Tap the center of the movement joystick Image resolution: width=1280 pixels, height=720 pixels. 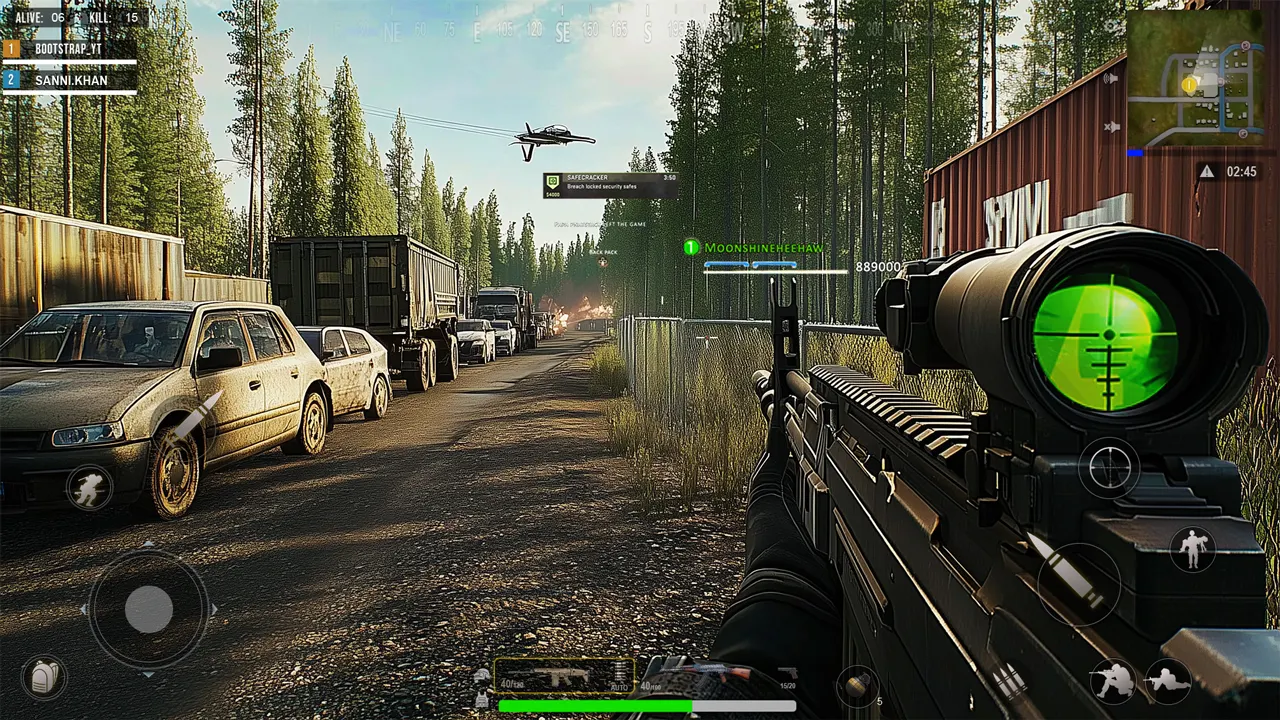[149, 608]
